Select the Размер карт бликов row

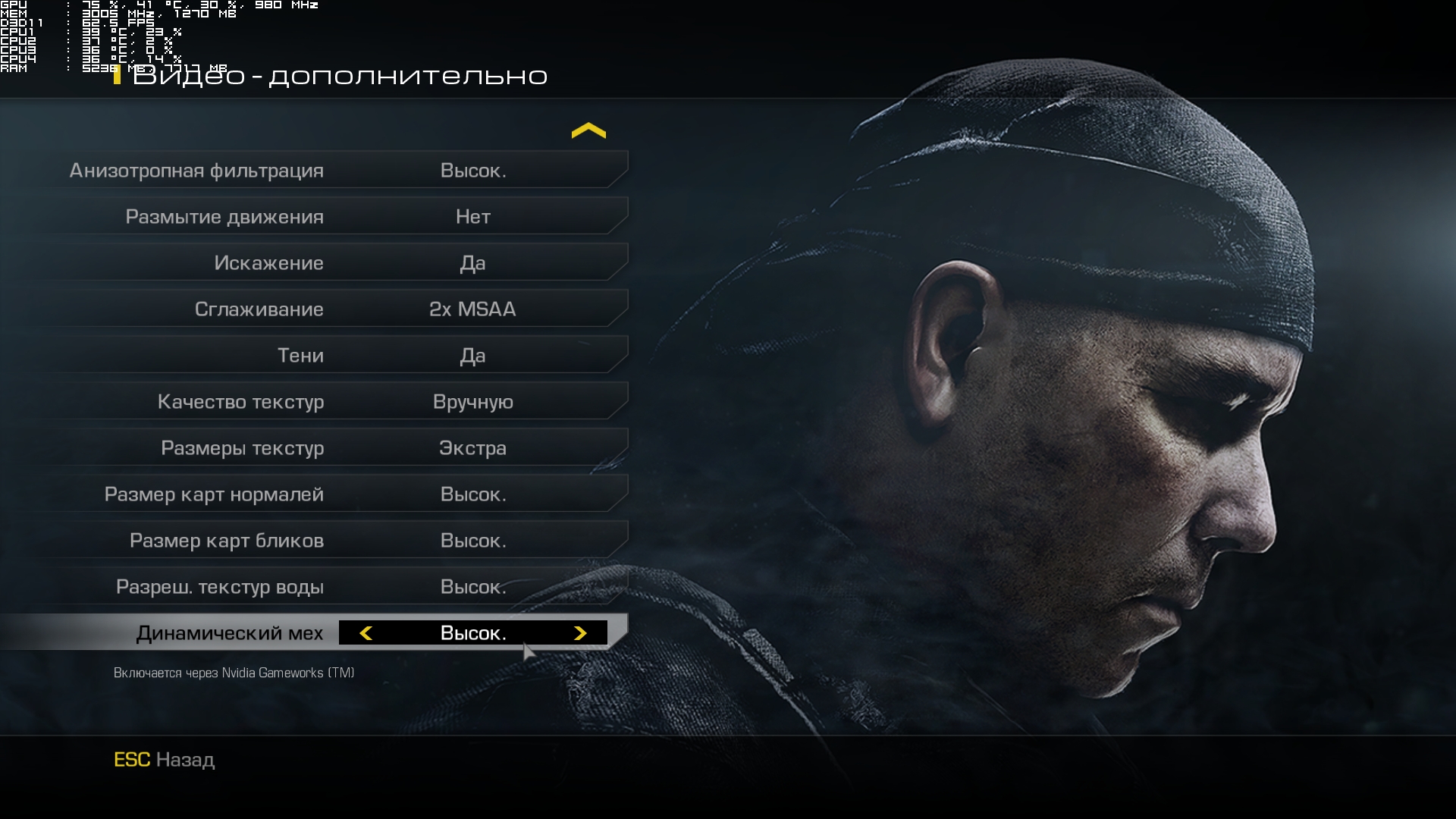coord(334,541)
